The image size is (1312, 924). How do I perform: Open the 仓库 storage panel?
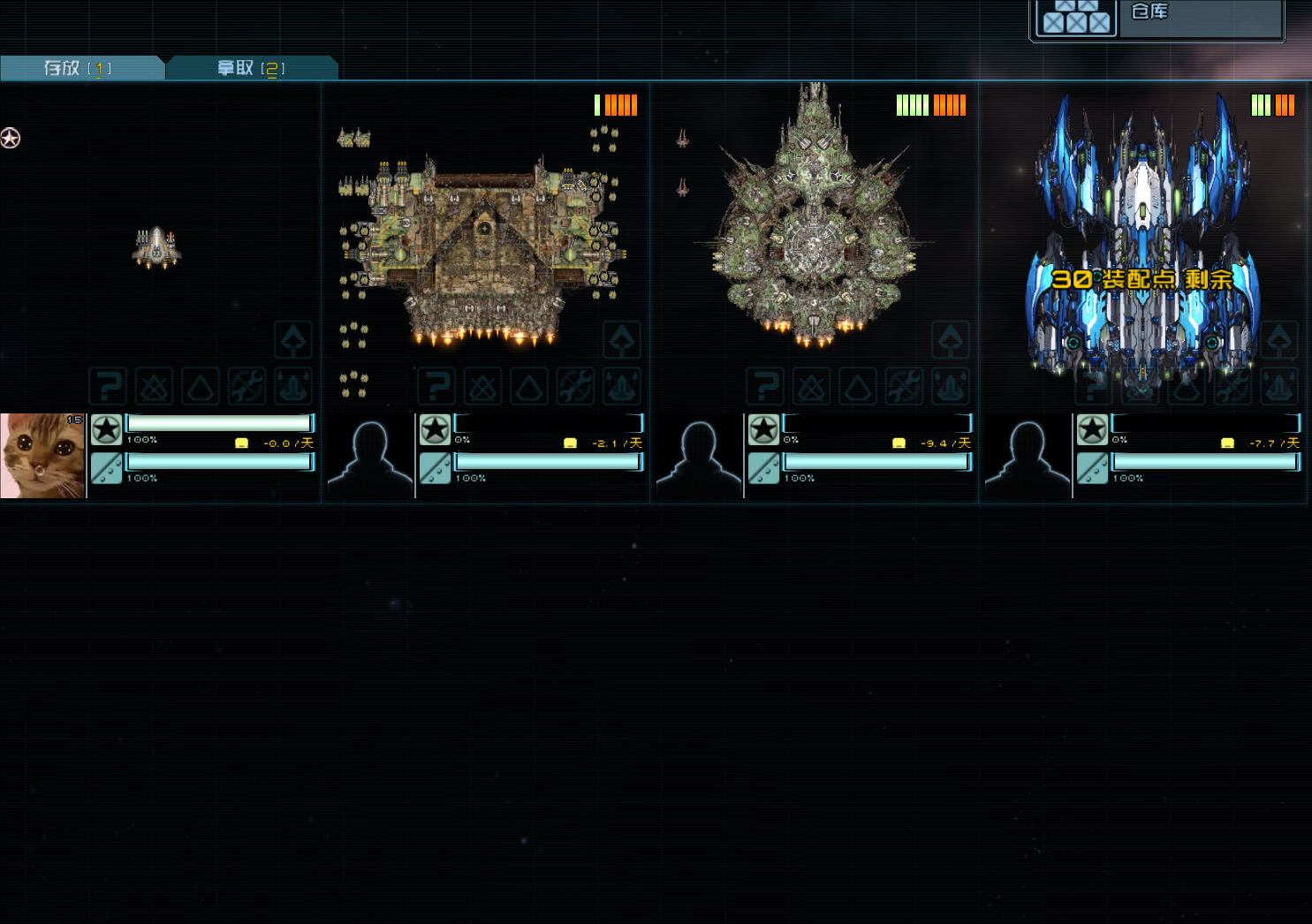(1157, 18)
